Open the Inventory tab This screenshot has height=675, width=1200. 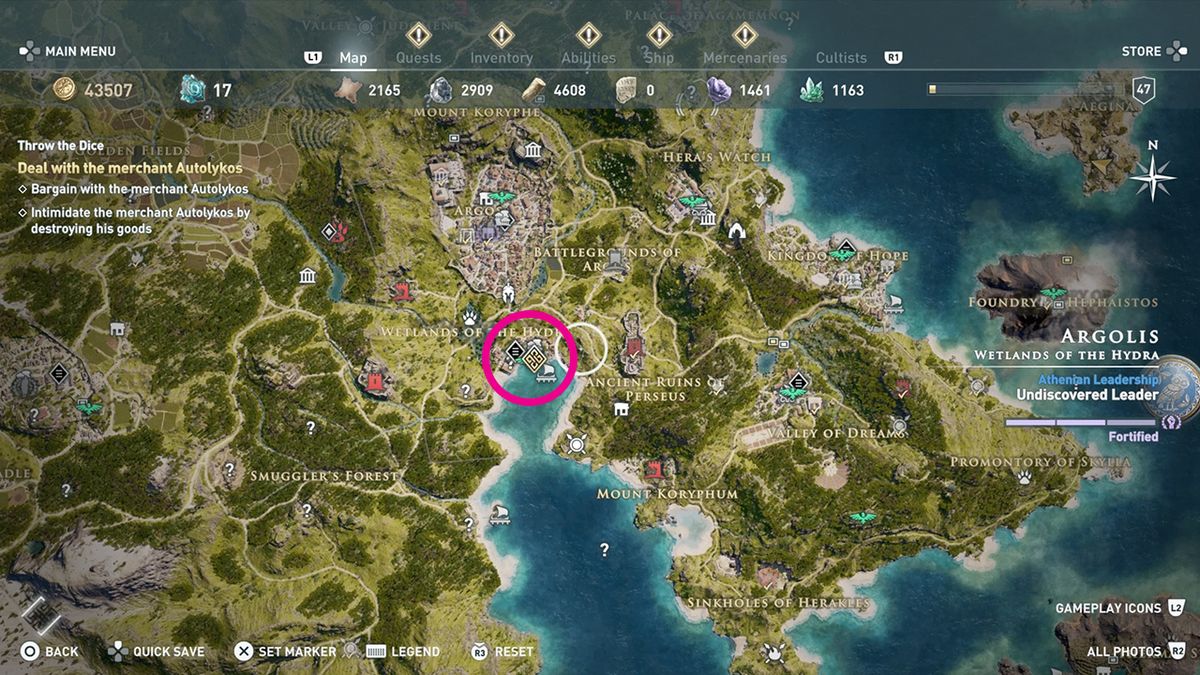click(x=501, y=58)
